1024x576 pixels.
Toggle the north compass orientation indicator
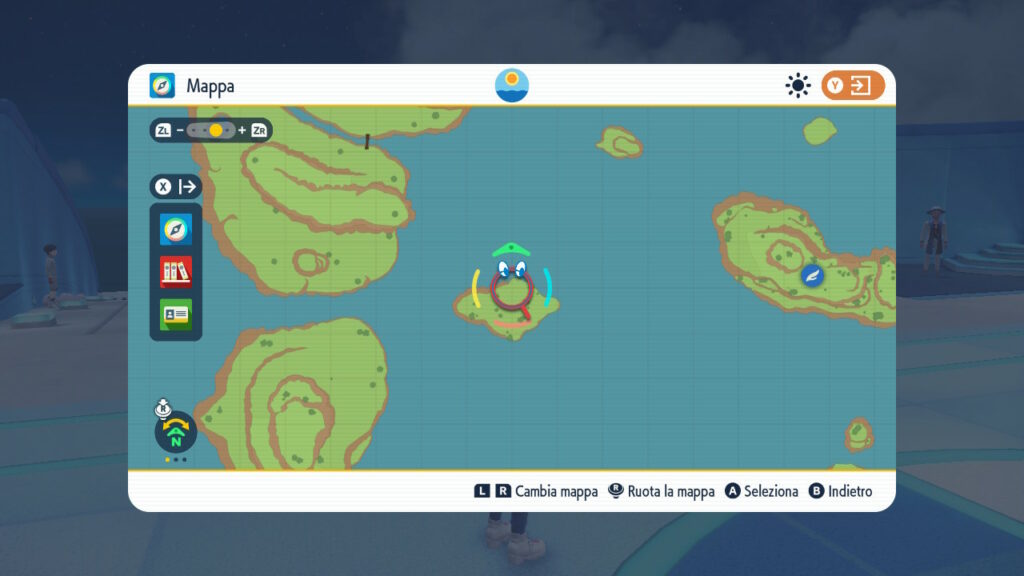click(176, 432)
